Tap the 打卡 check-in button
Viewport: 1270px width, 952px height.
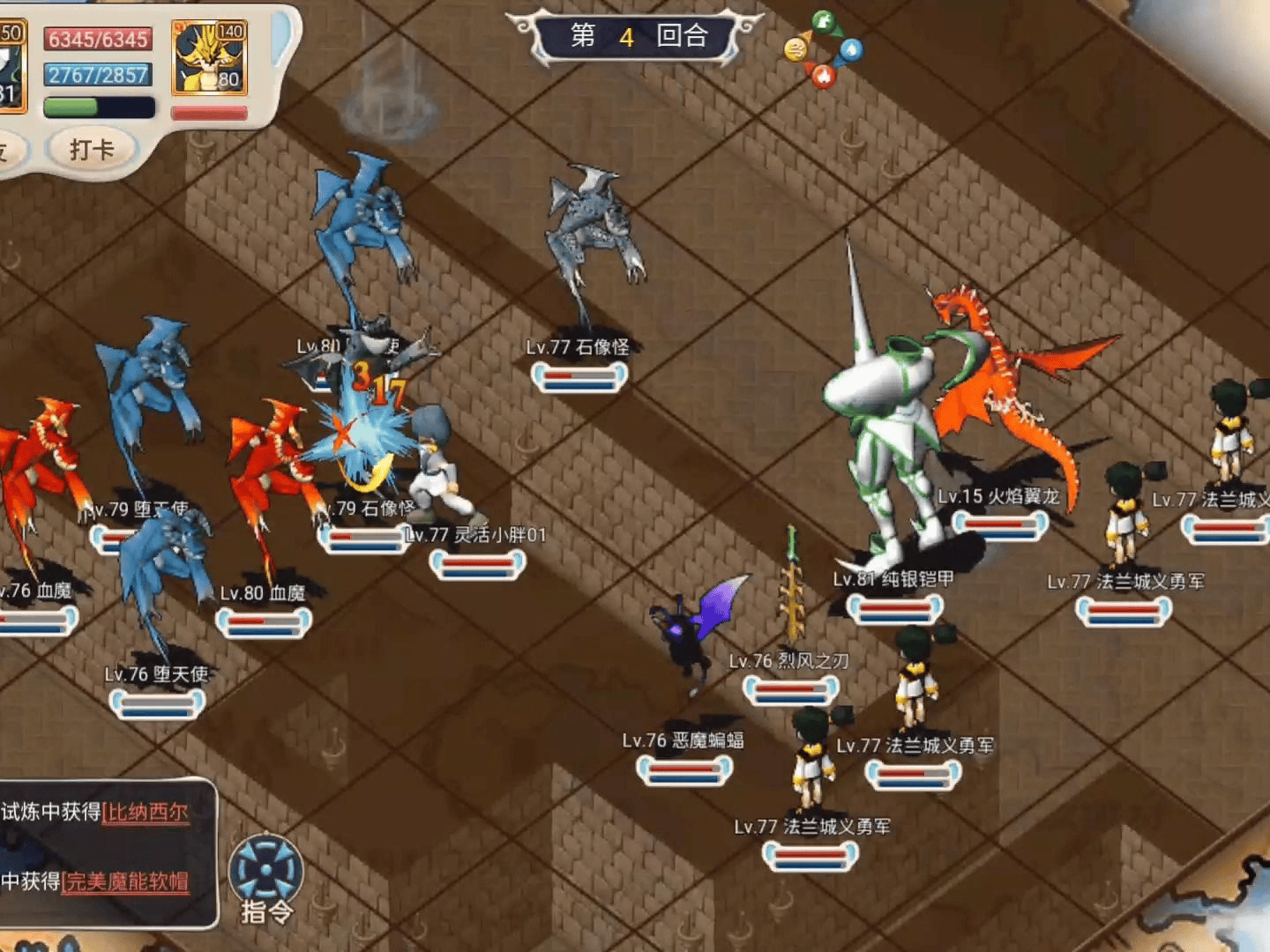92,149
